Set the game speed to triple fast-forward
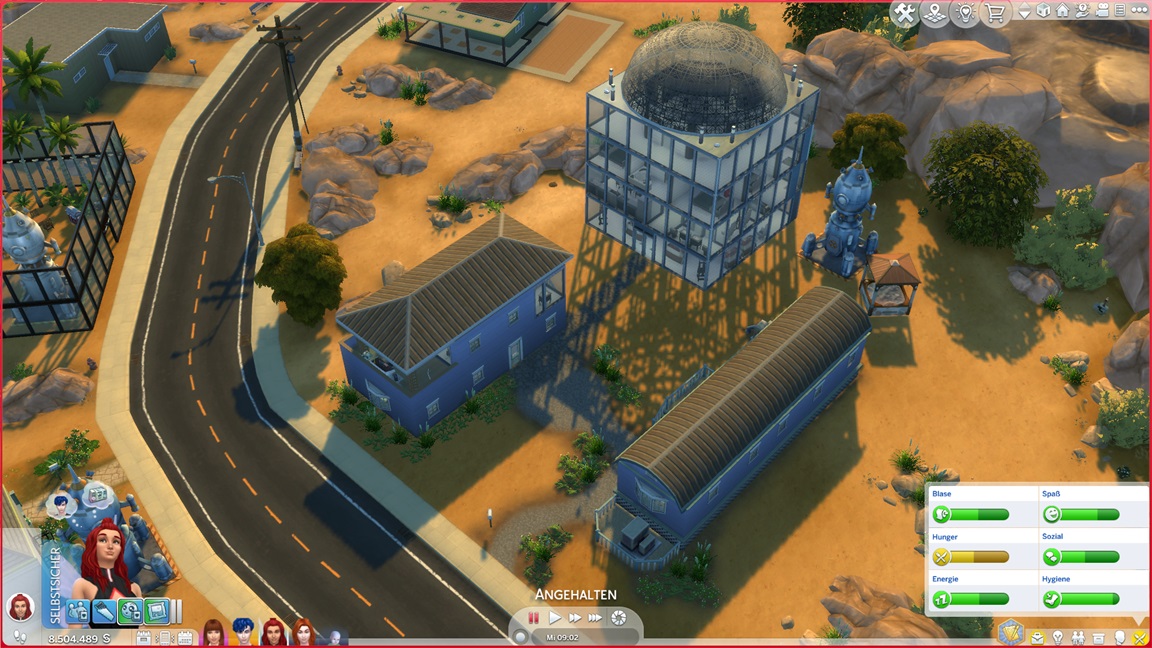Screen dimensions: 1152x648 596,618
